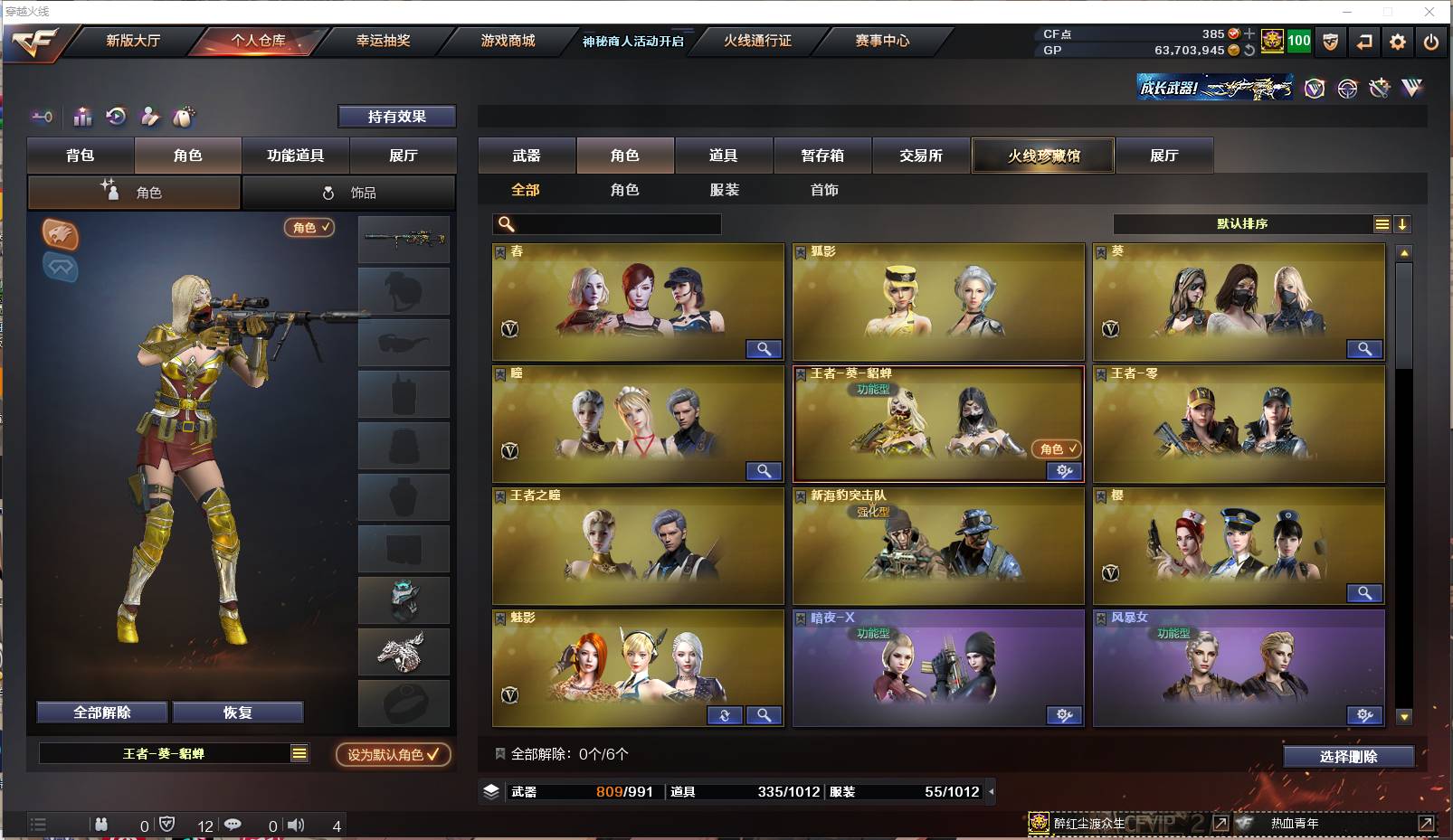Open the 暂存箱 tab
Image resolution: width=1453 pixels, height=840 pixels.
(x=821, y=156)
